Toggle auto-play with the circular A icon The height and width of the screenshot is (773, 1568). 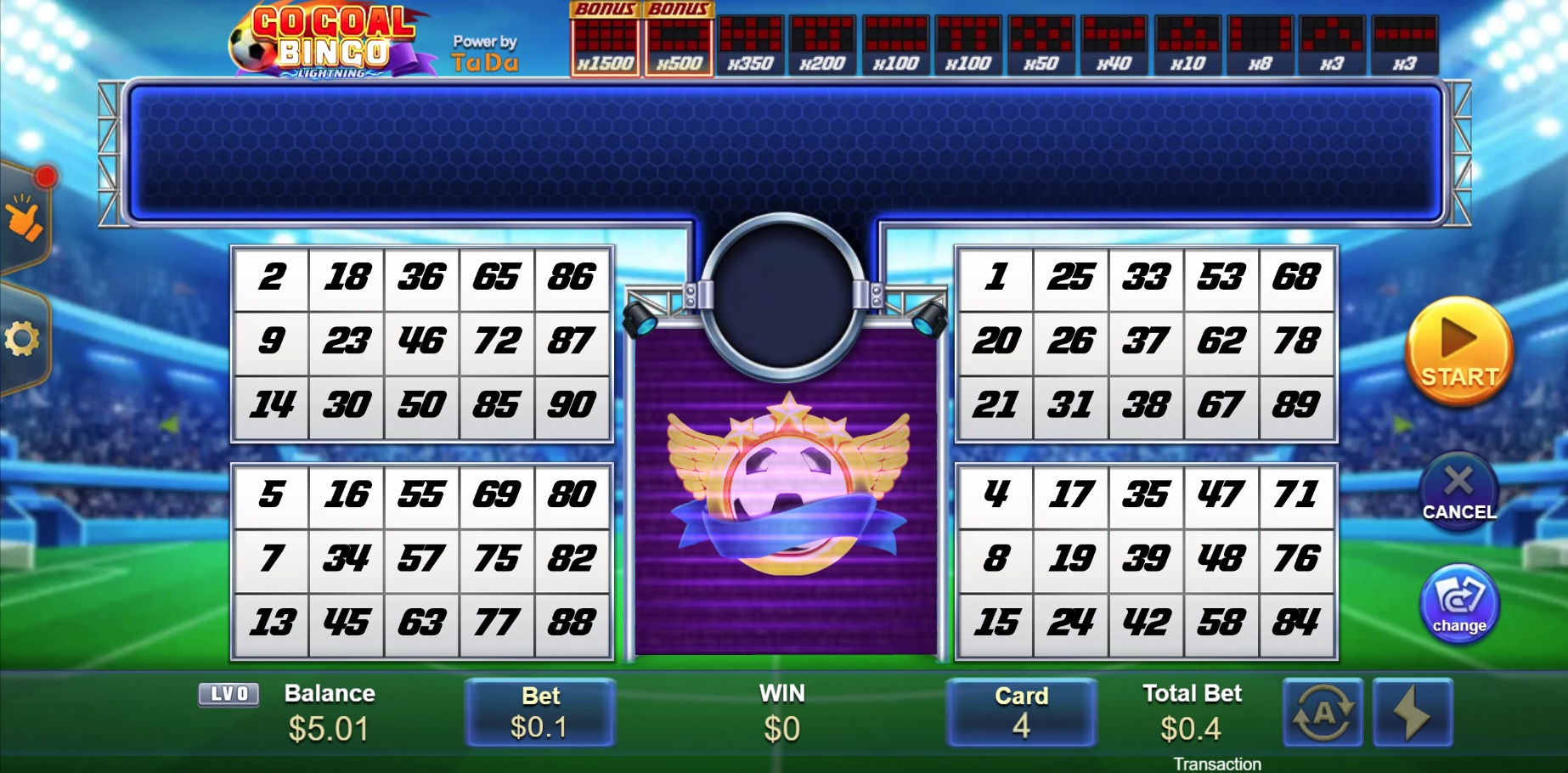[1322, 714]
